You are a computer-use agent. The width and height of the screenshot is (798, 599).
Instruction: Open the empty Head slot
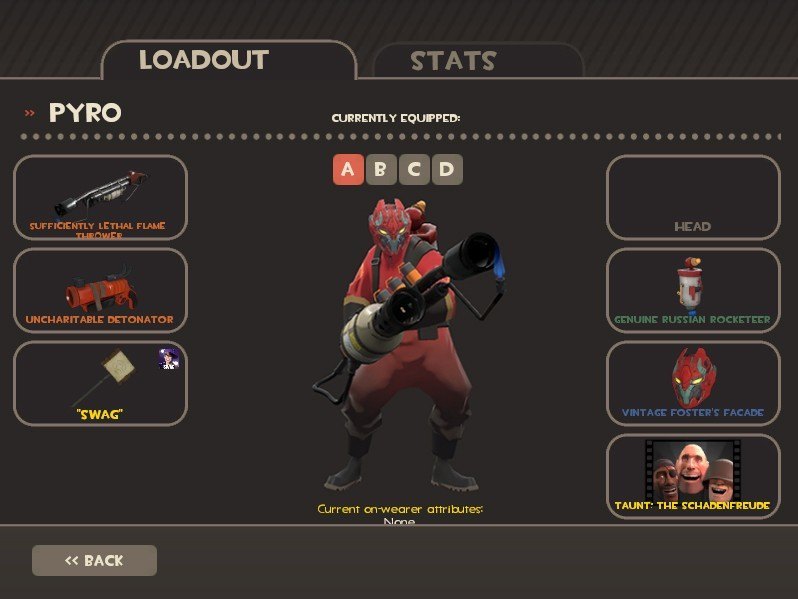pyautogui.click(x=693, y=198)
